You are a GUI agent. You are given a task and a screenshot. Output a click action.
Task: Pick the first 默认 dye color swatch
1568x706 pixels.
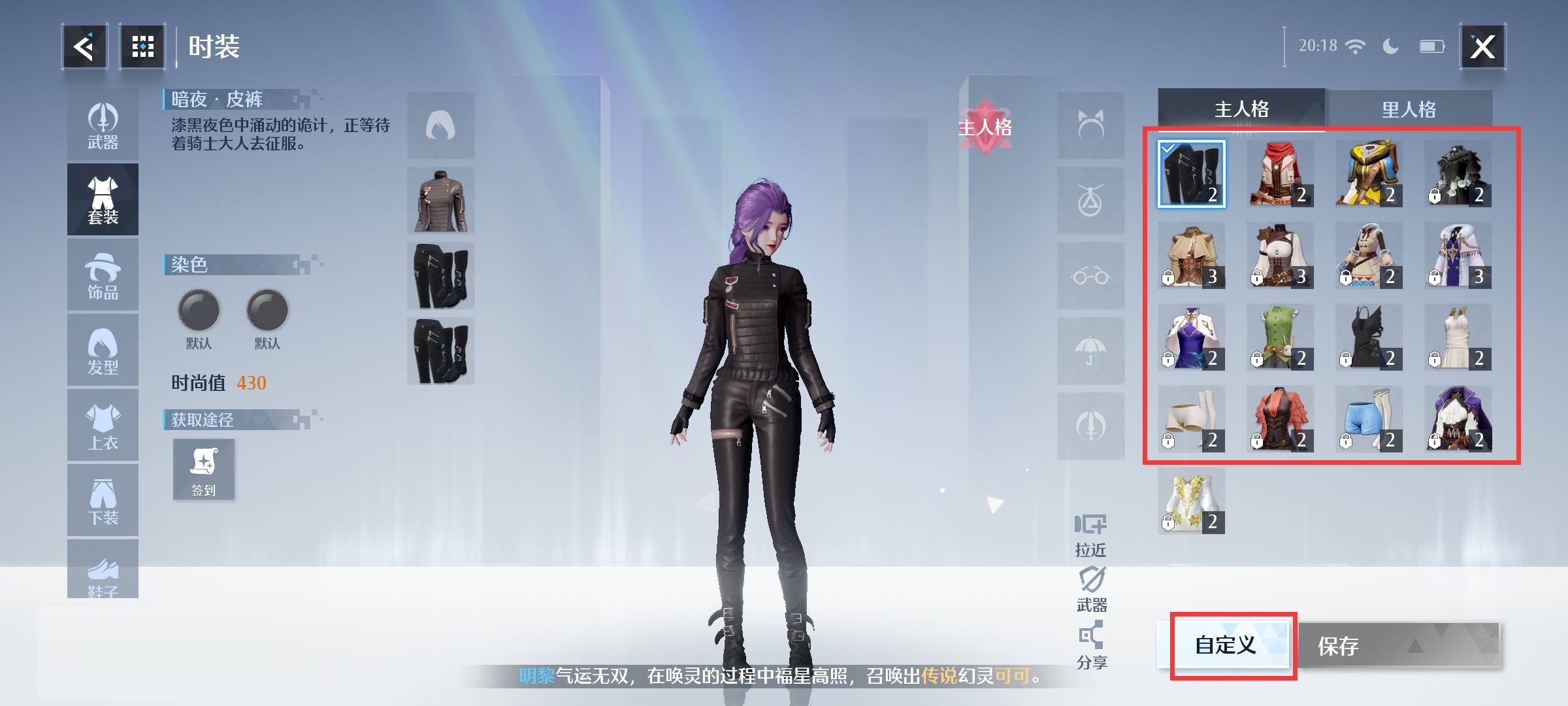(199, 310)
